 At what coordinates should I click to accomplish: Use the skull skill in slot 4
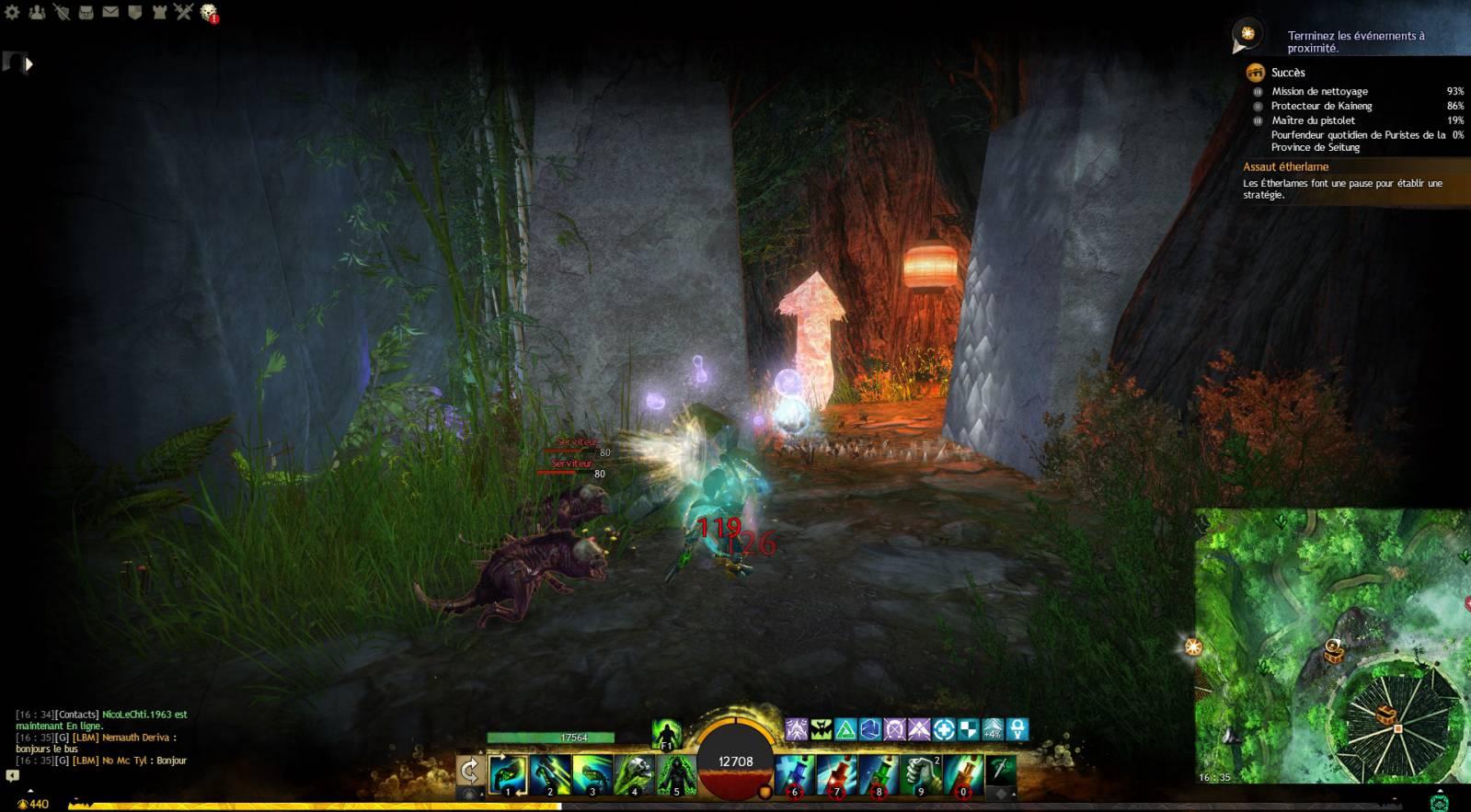634,773
